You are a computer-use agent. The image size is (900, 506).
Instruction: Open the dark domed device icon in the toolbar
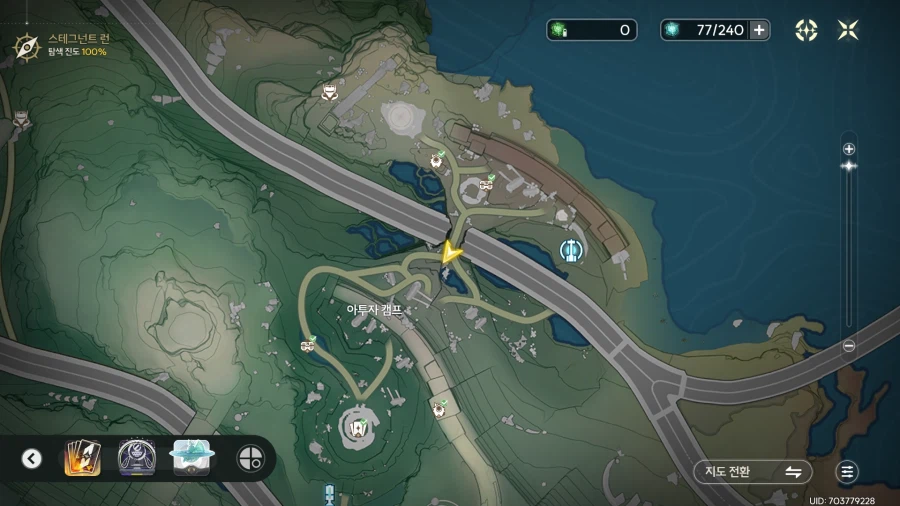(x=136, y=458)
